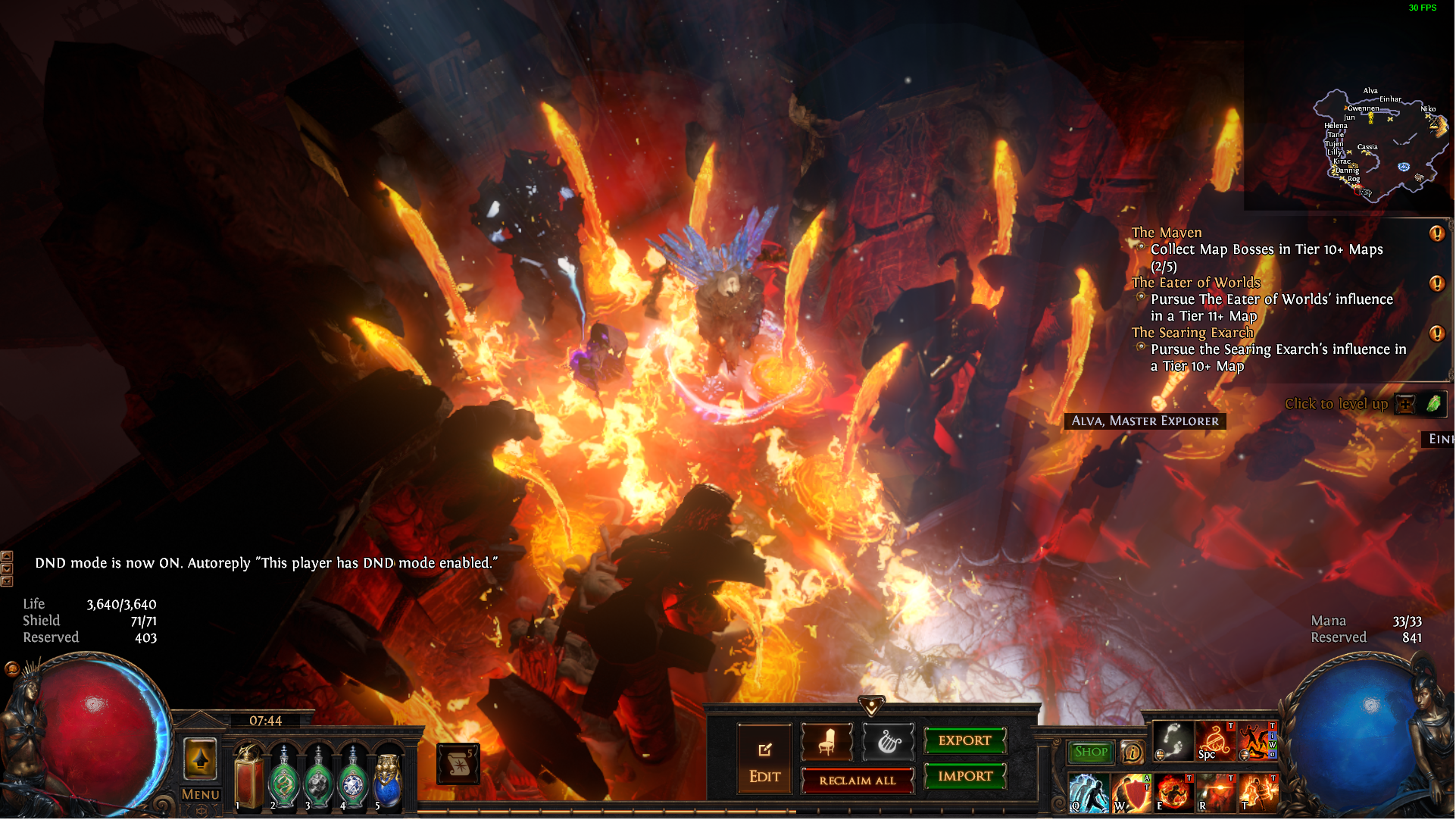This screenshot has width=1456, height=820.
Task: Select the footprints move skill icon
Action: click(x=1173, y=741)
